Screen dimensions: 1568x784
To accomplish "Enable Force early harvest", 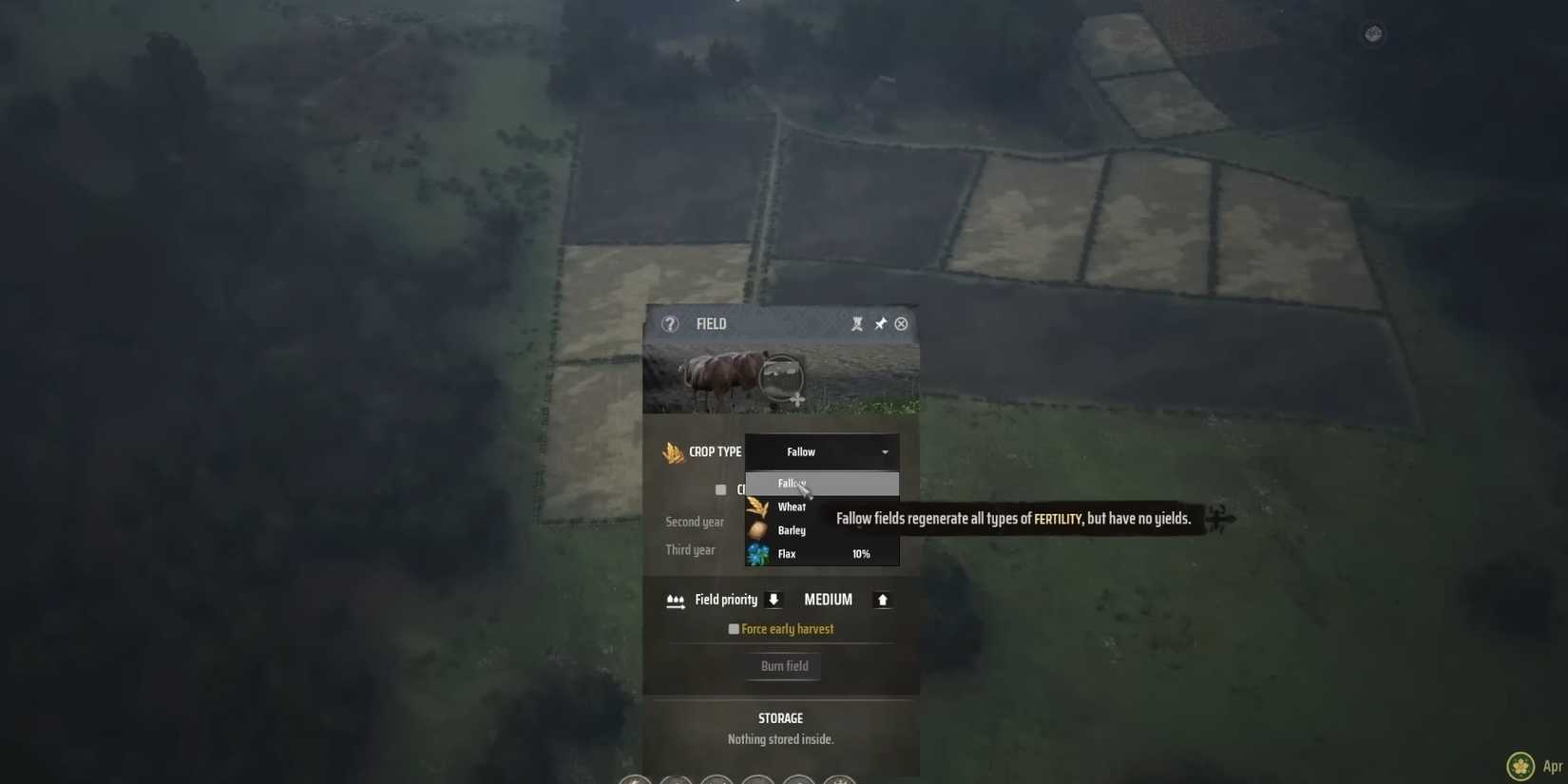I will point(734,629).
